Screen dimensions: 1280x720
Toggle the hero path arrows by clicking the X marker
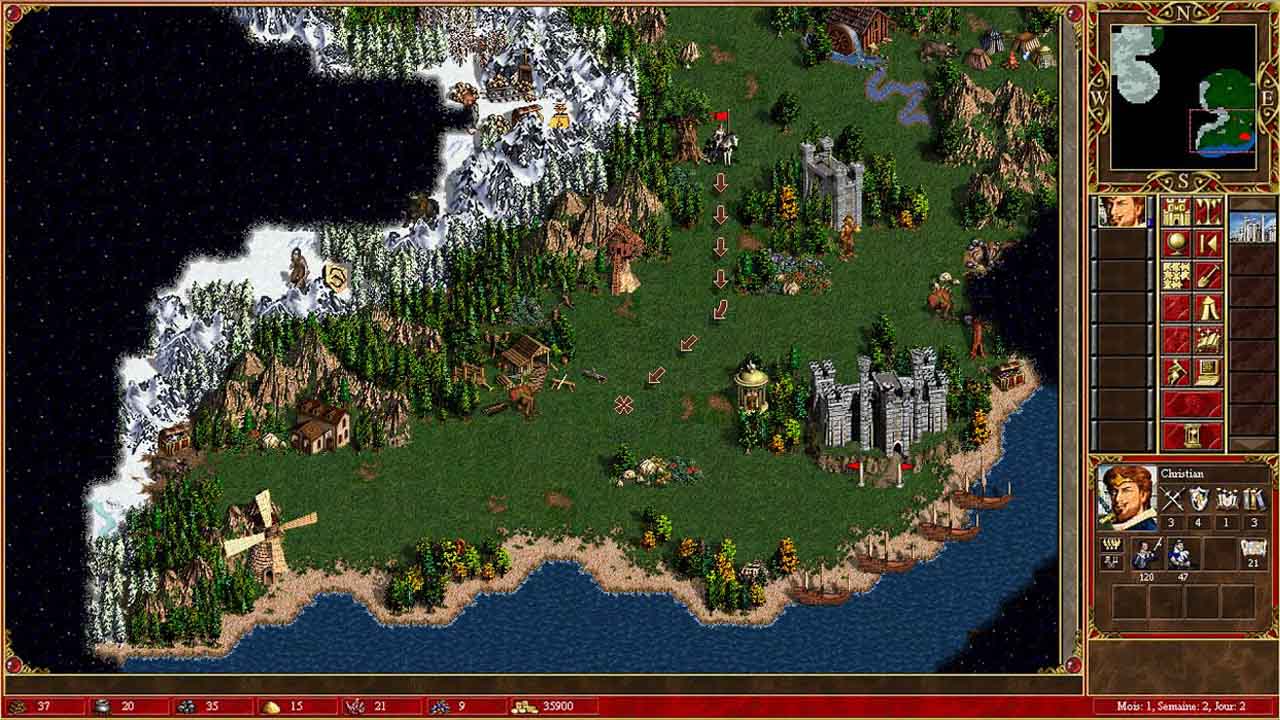623,404
